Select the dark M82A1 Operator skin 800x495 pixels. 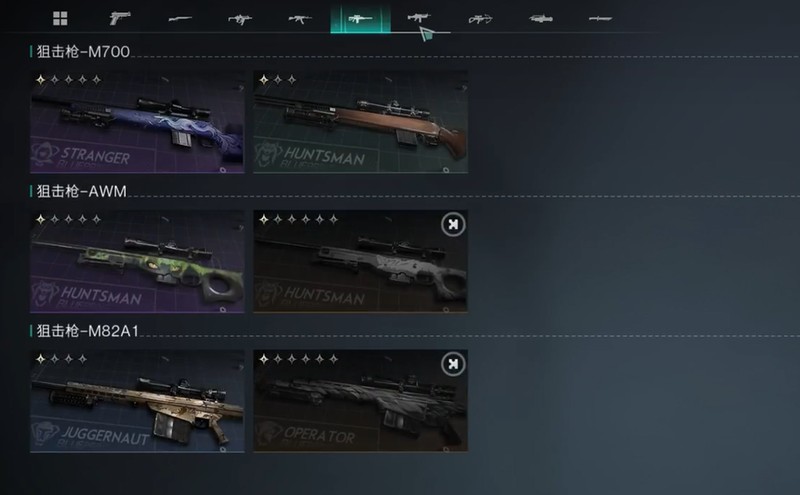(x=360, y=400)
